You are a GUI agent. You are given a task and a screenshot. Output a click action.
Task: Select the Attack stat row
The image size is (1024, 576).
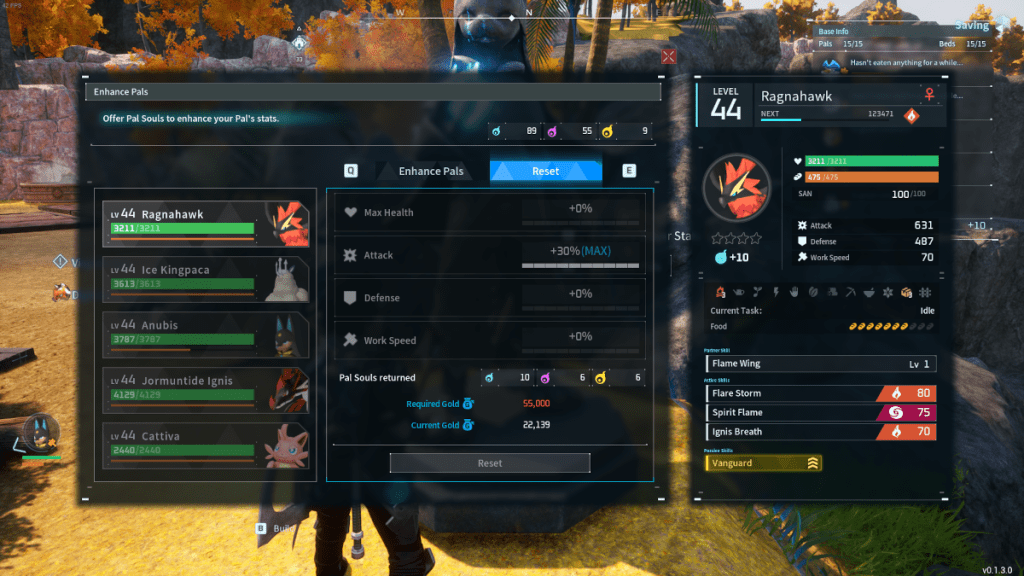[488, 256]
